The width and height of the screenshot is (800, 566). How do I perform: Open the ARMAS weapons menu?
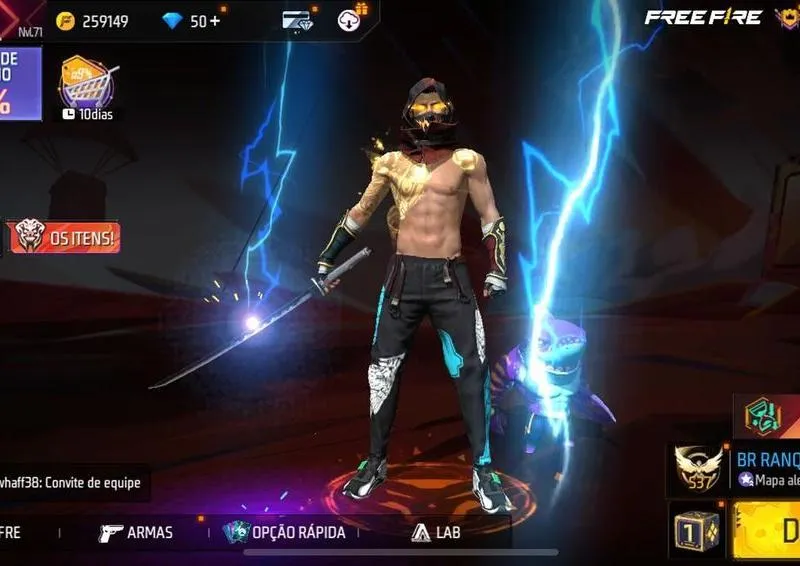(137, 533)
